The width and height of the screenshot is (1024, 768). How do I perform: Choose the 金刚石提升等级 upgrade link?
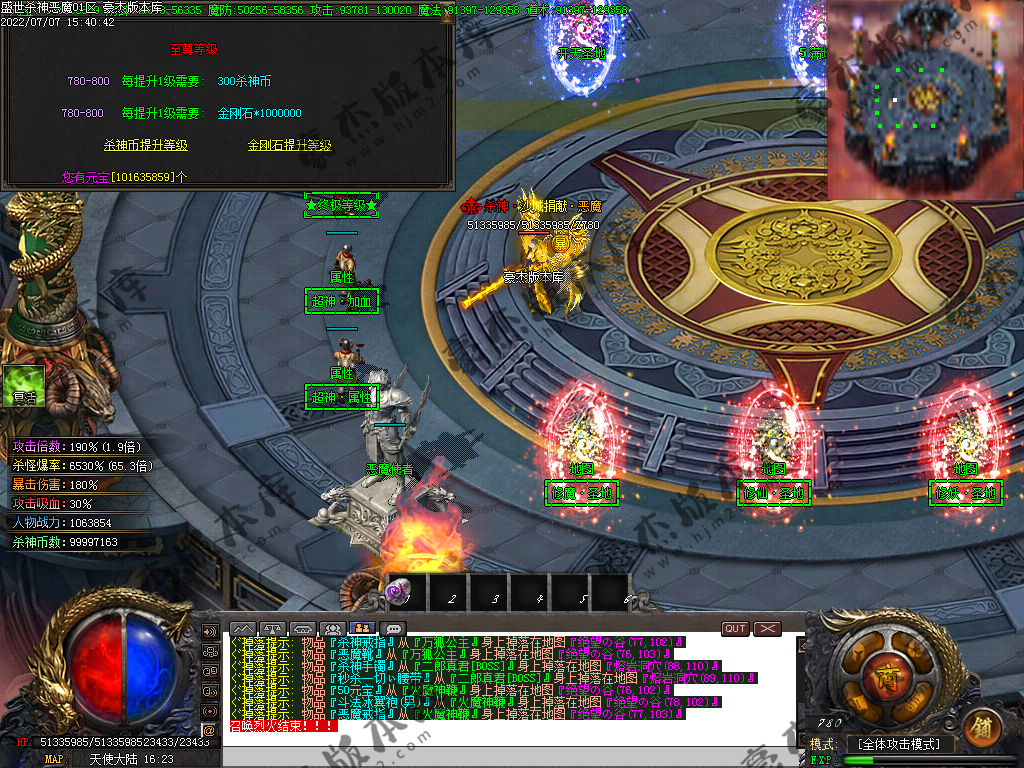(290, 145)
